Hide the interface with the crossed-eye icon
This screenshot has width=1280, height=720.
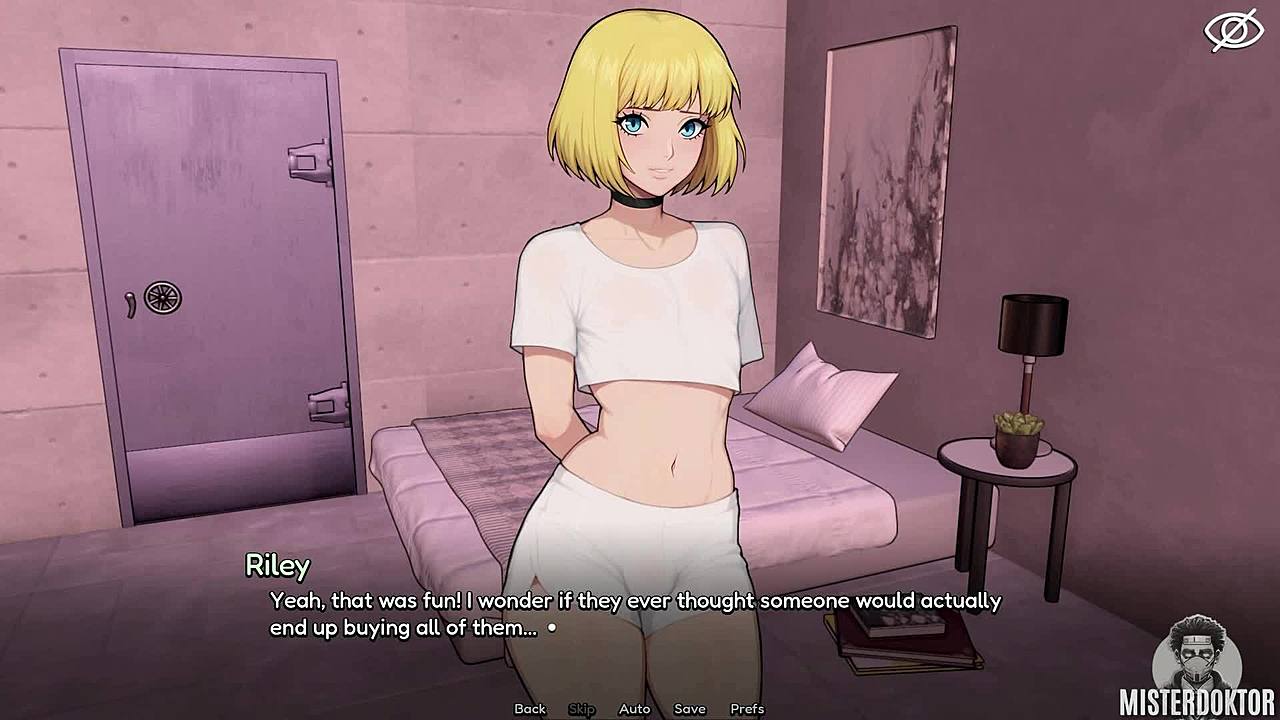[x=1233, y=30]
